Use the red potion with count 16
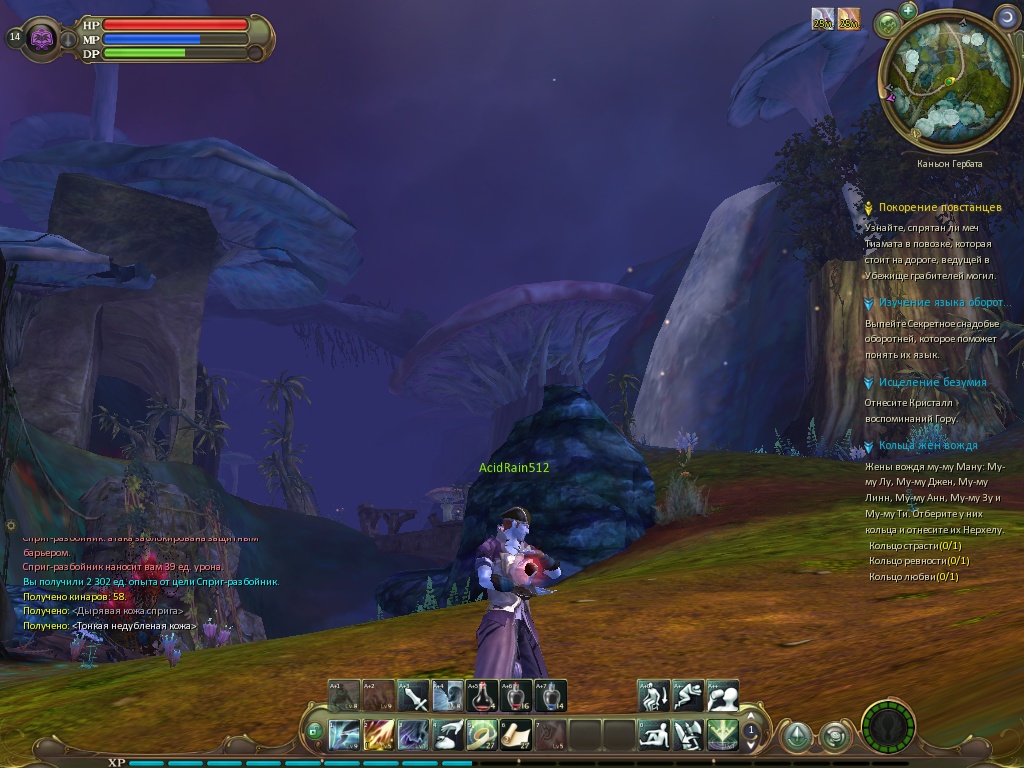 (516, 696)
